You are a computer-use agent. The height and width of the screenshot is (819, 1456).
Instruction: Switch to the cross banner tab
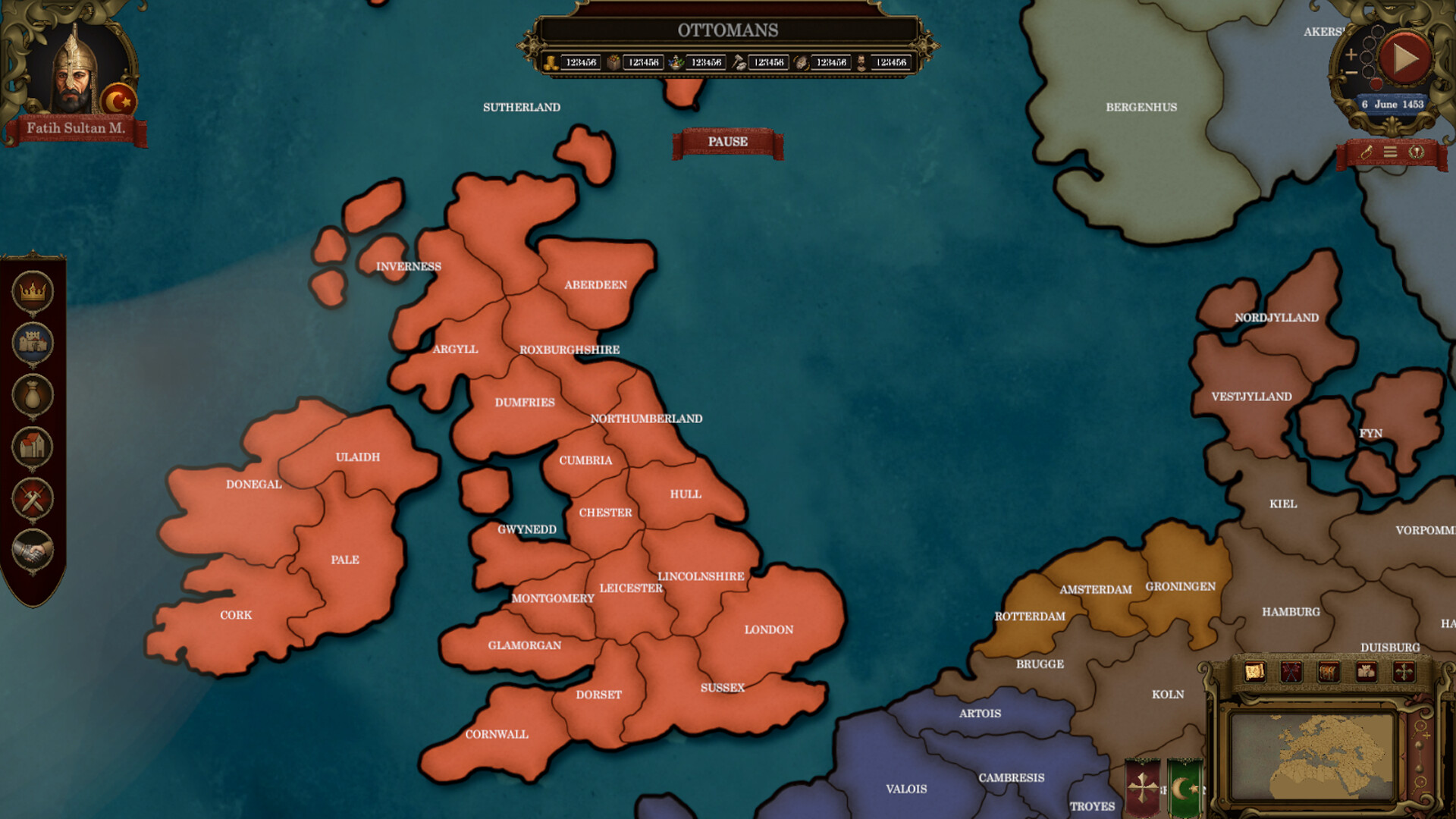tap(1143, 785)
